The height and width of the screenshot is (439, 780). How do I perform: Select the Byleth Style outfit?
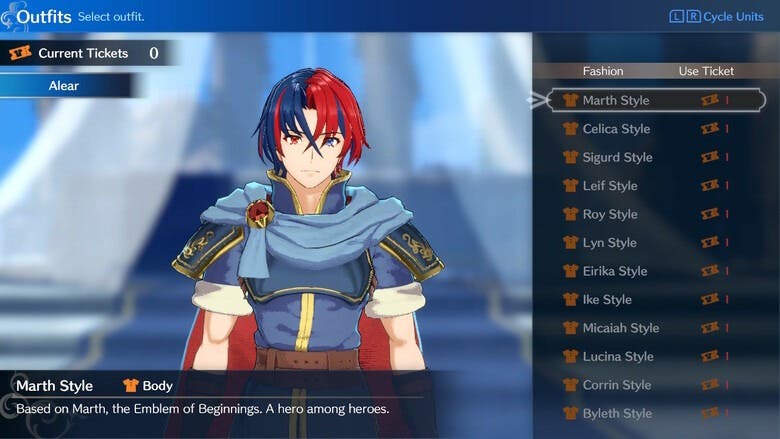[x=617, y=414]
